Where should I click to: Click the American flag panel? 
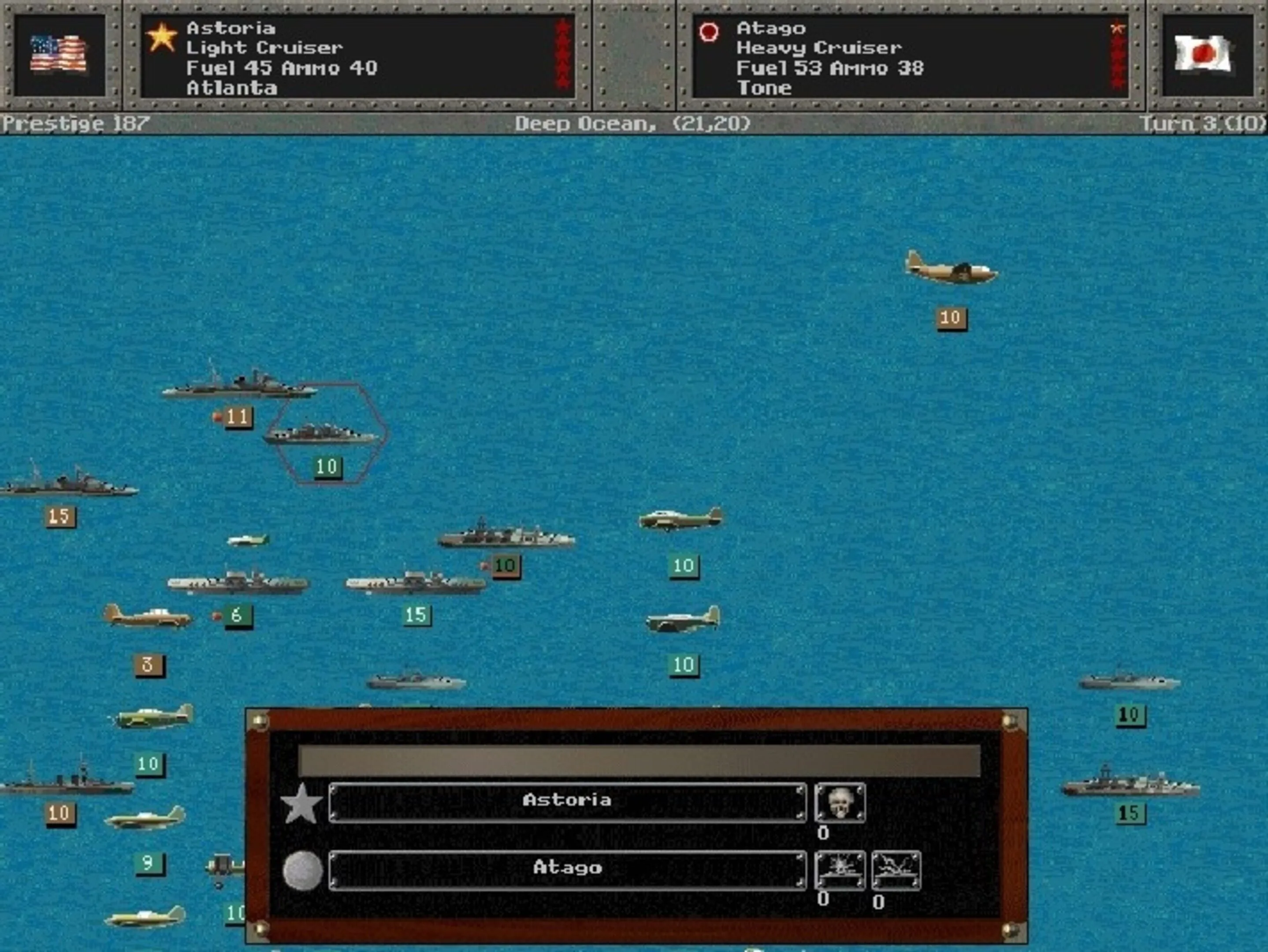click(59, 55)
